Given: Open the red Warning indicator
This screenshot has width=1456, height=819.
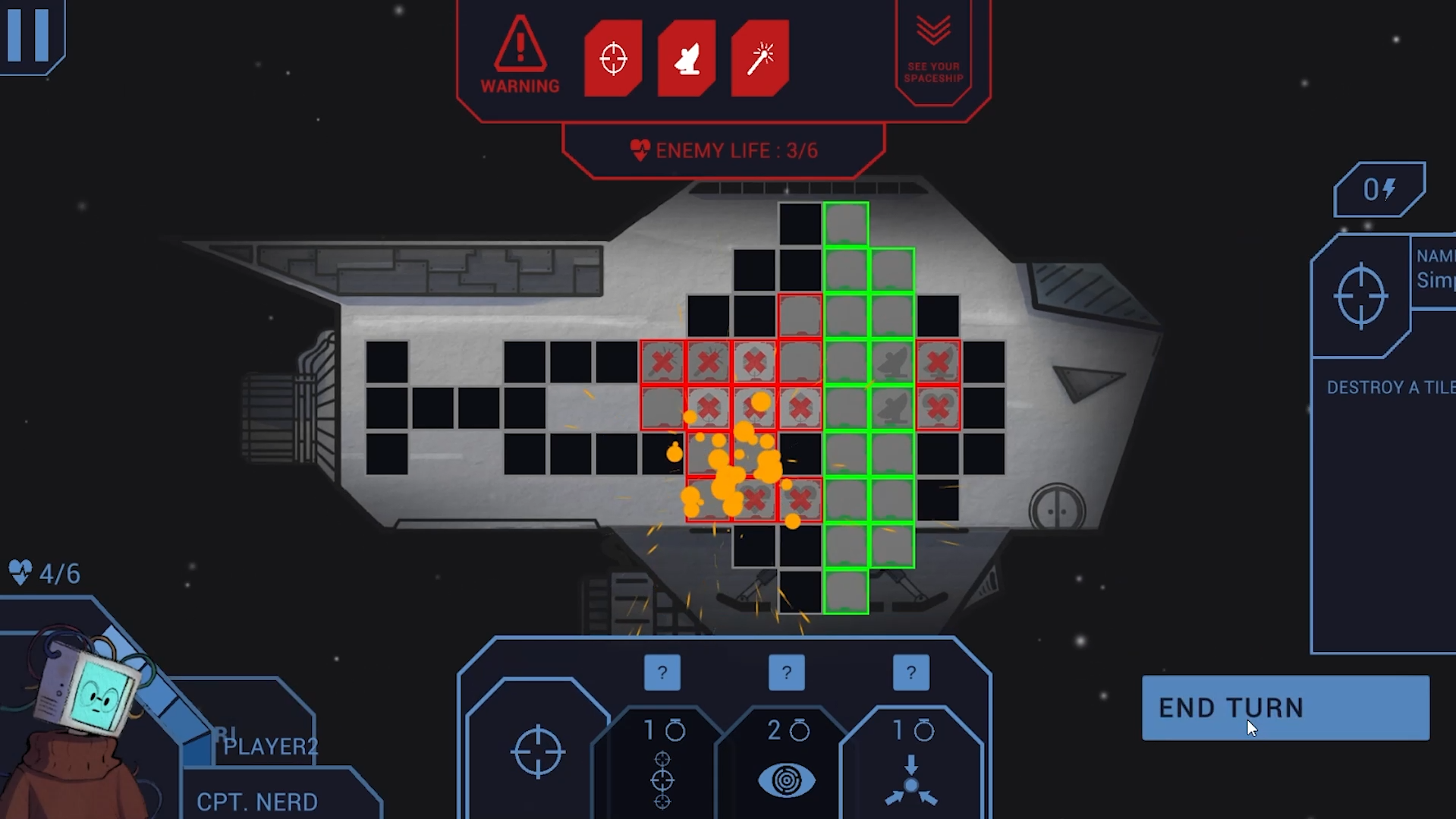Looking at the screenshot, I should 520,57.
